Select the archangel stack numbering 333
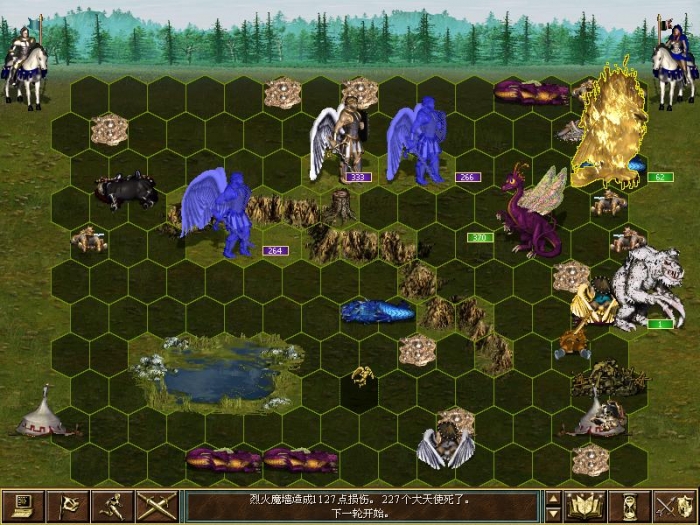 (x=338, y=140)
